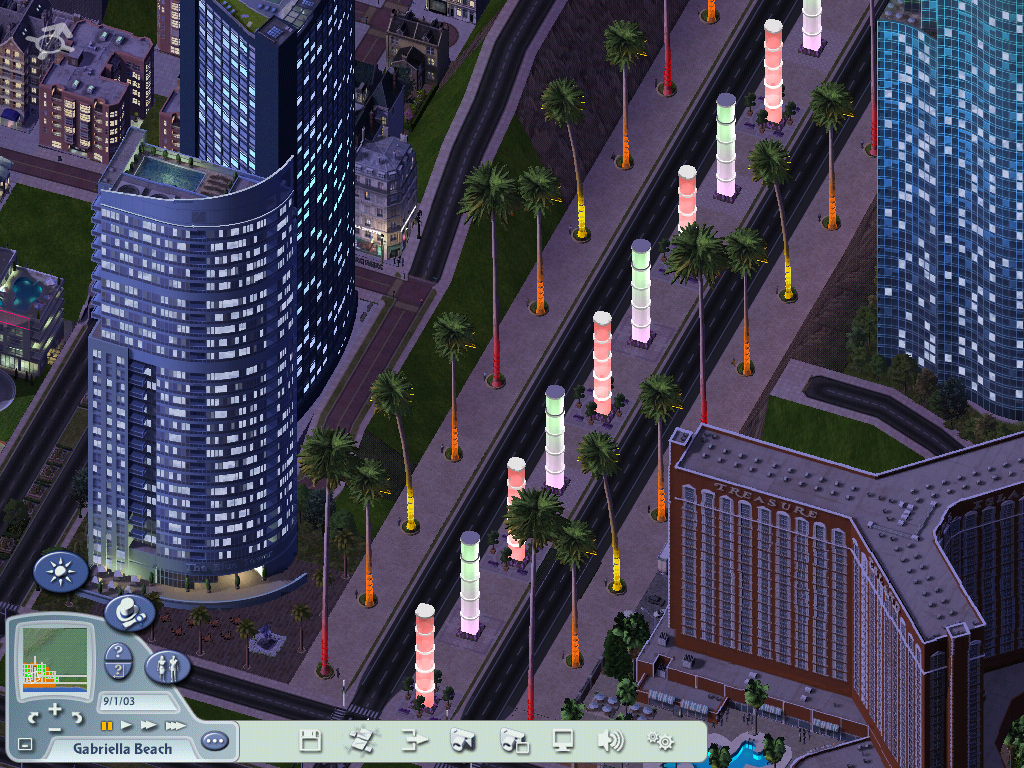This screenshot has height=768, width=1024.
Task: Open game preferences via gears icon
Action: click(660, 741)
